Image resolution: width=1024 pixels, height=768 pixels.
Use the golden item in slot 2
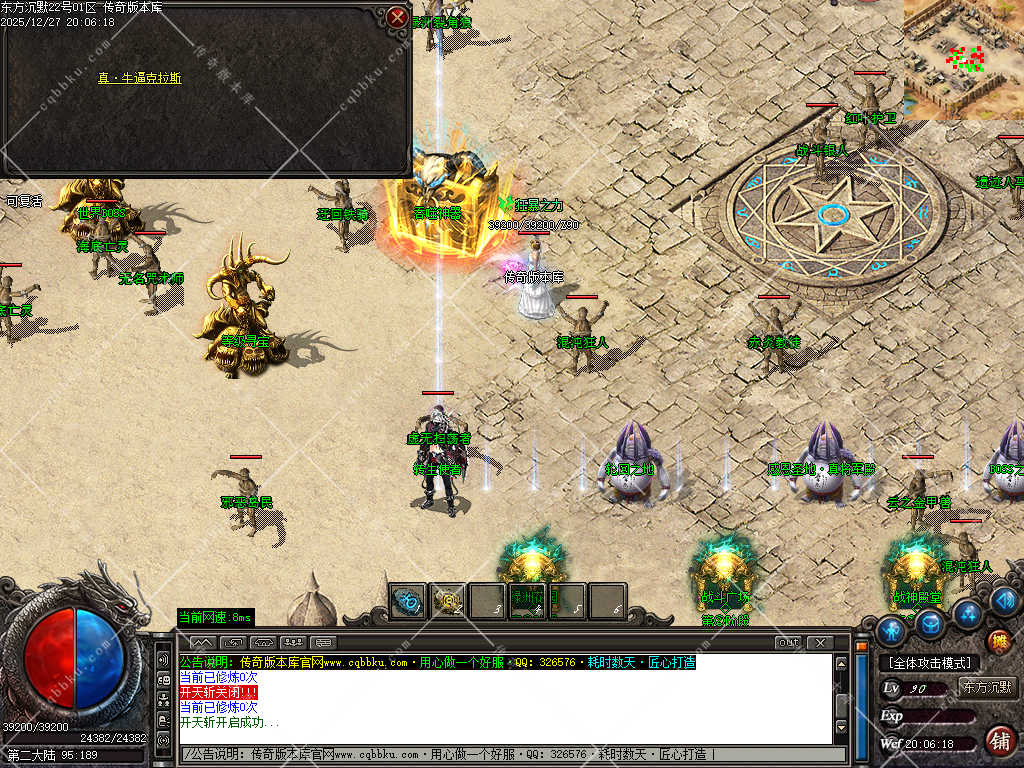click(448, 601)
